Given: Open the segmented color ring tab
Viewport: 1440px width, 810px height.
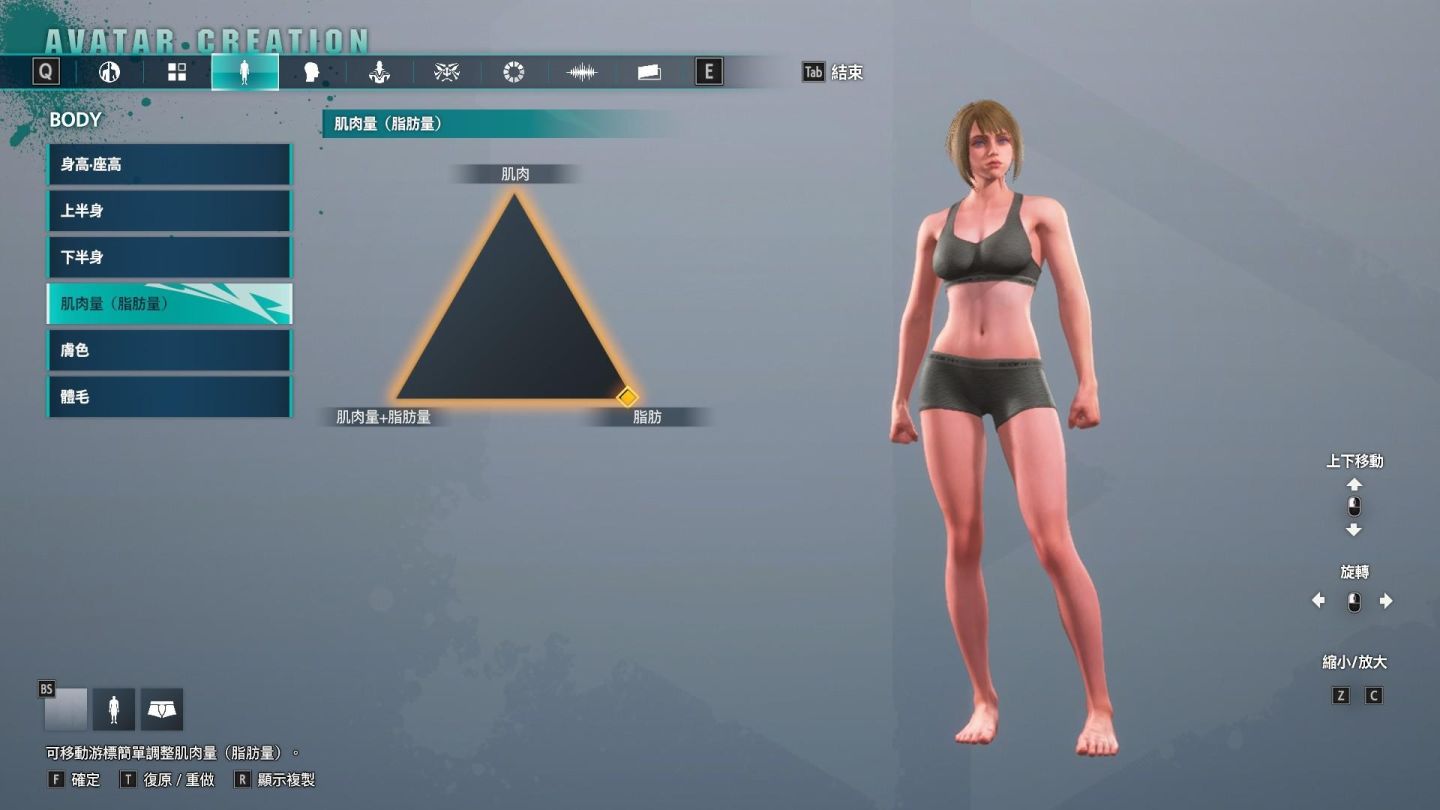Looking at the screenshot, I should click(514, 72).
